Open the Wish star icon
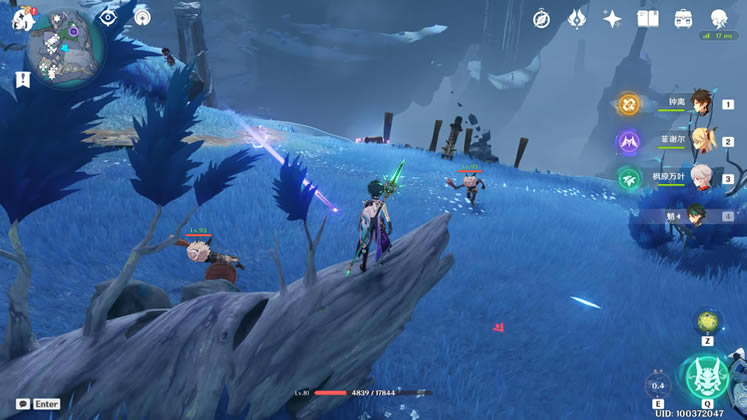 pyautogui.click(x=612, y=18)
